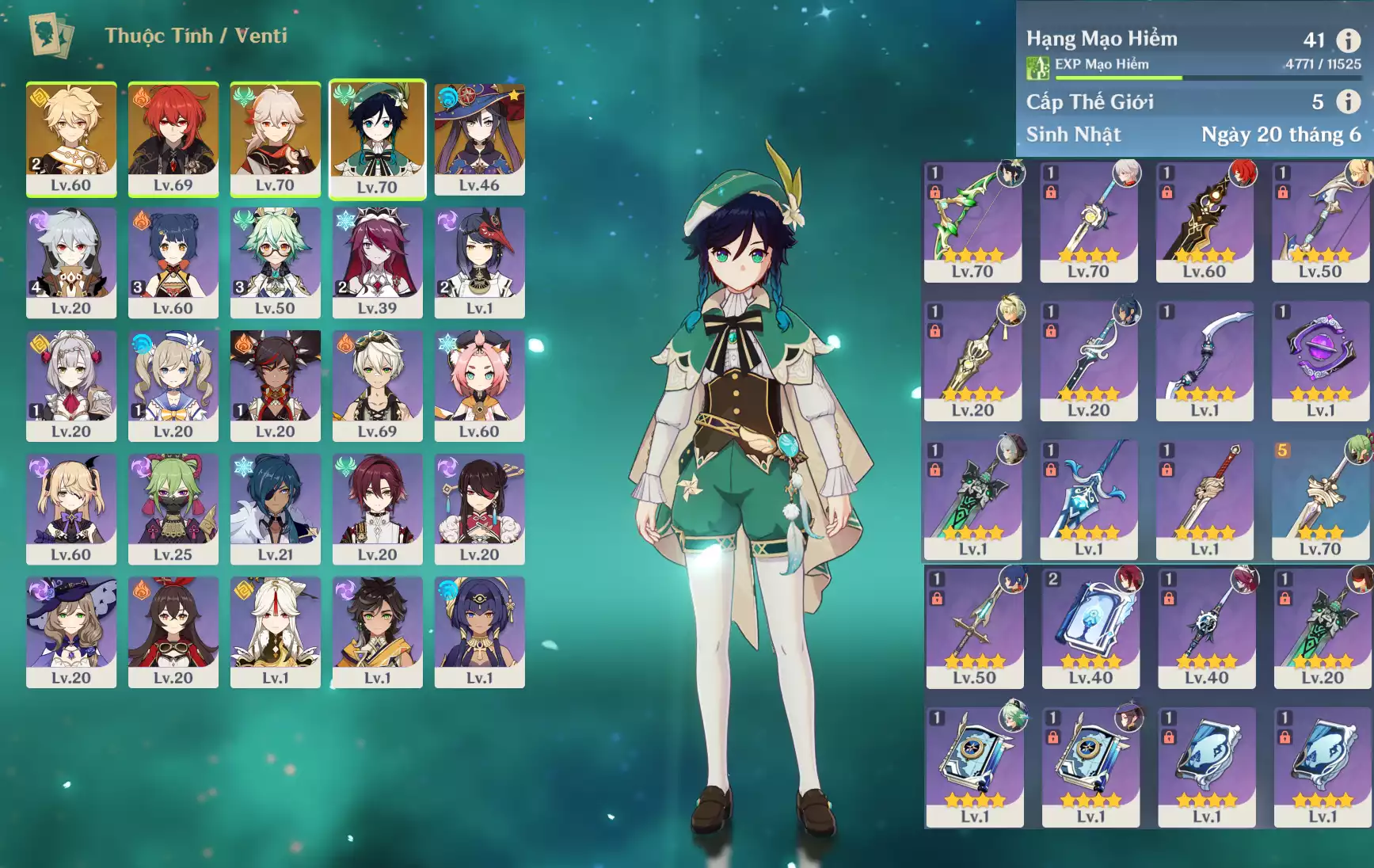
Task: Select Candace's Lv.1 portrait
Action: [x=479, y=631]
